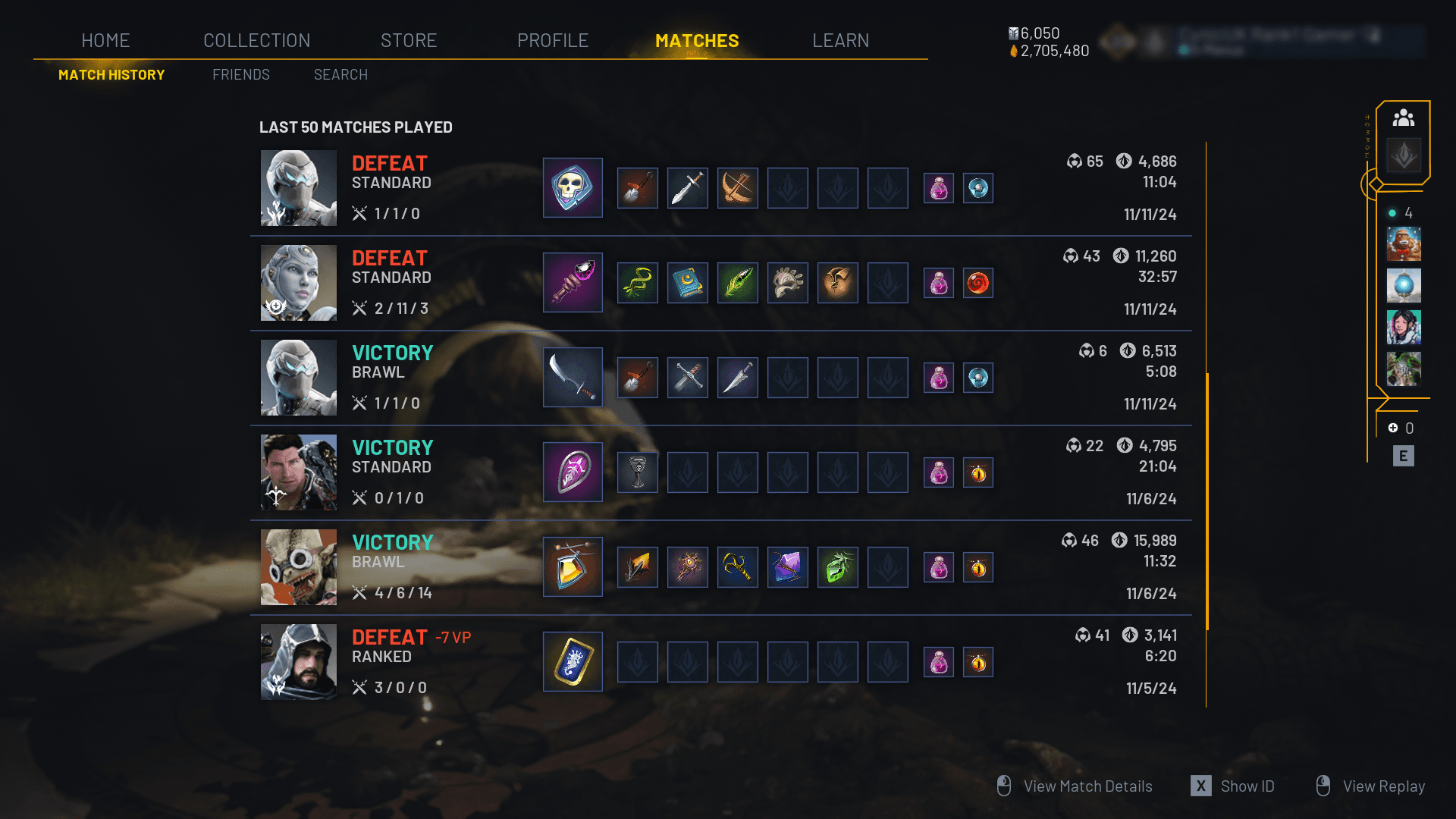
Task: Switch to the Collection tab
Action: pyautogui.click(x=256, y=40)
